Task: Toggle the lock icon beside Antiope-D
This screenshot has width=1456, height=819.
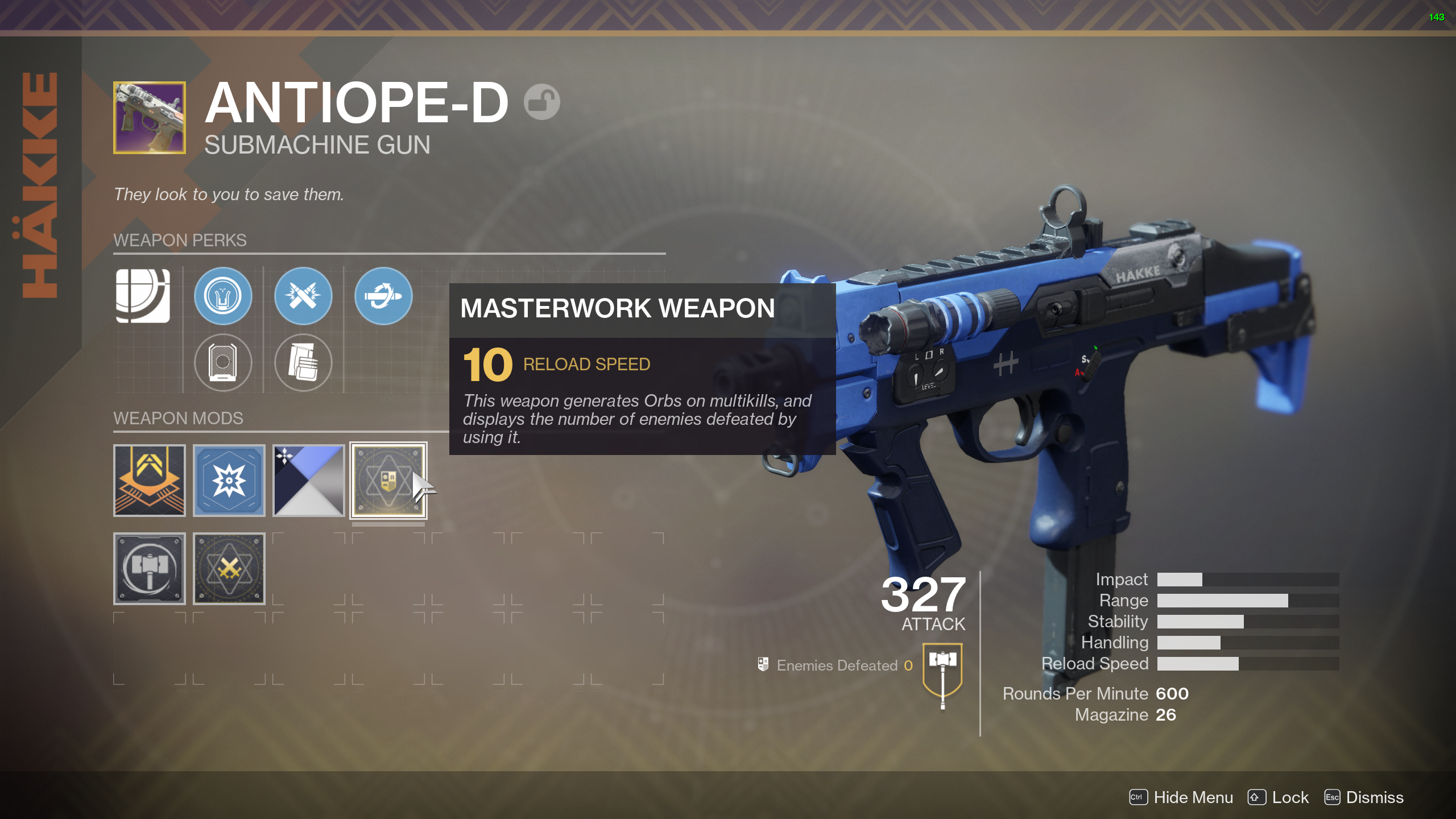Action: (x=541, y=102)
